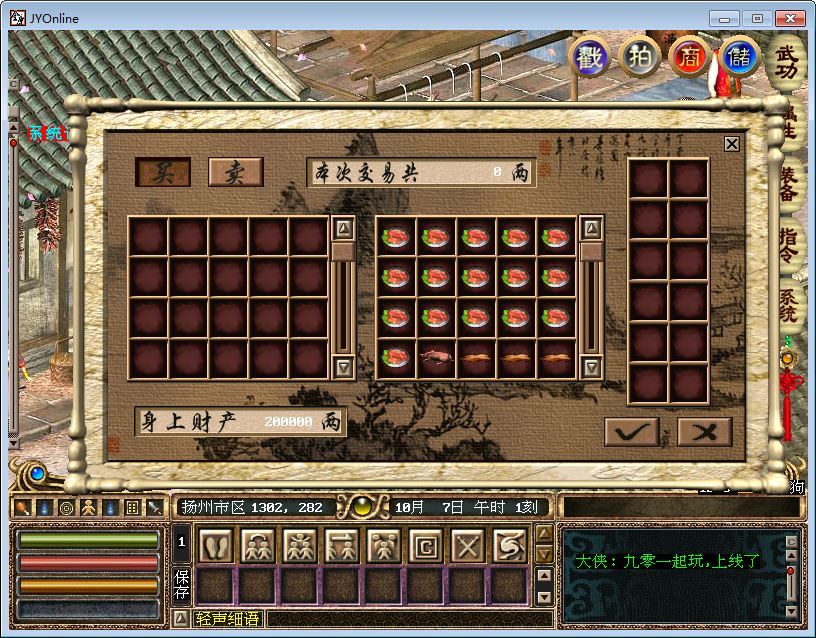Open the blue 储 storage button

click(x=739, y=56)
